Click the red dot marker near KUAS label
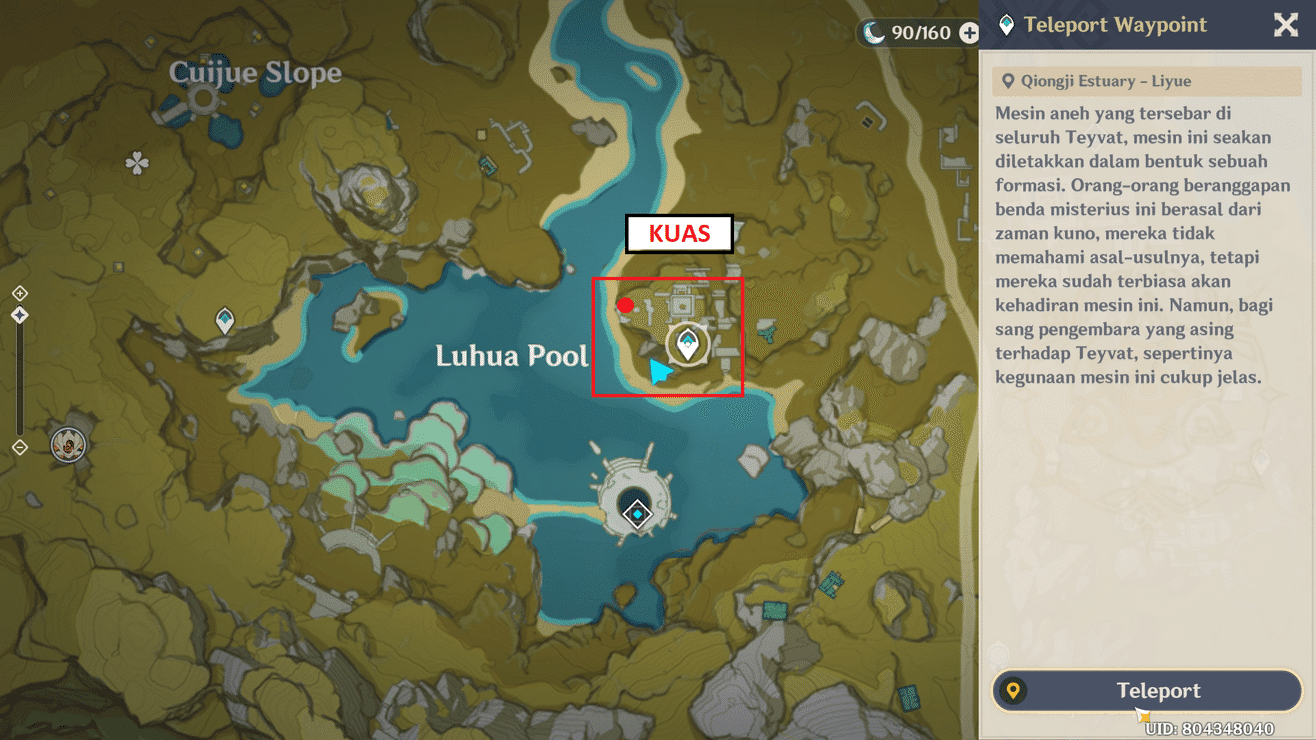Screen dimensions: 1316x740 [x=626, y=304]
